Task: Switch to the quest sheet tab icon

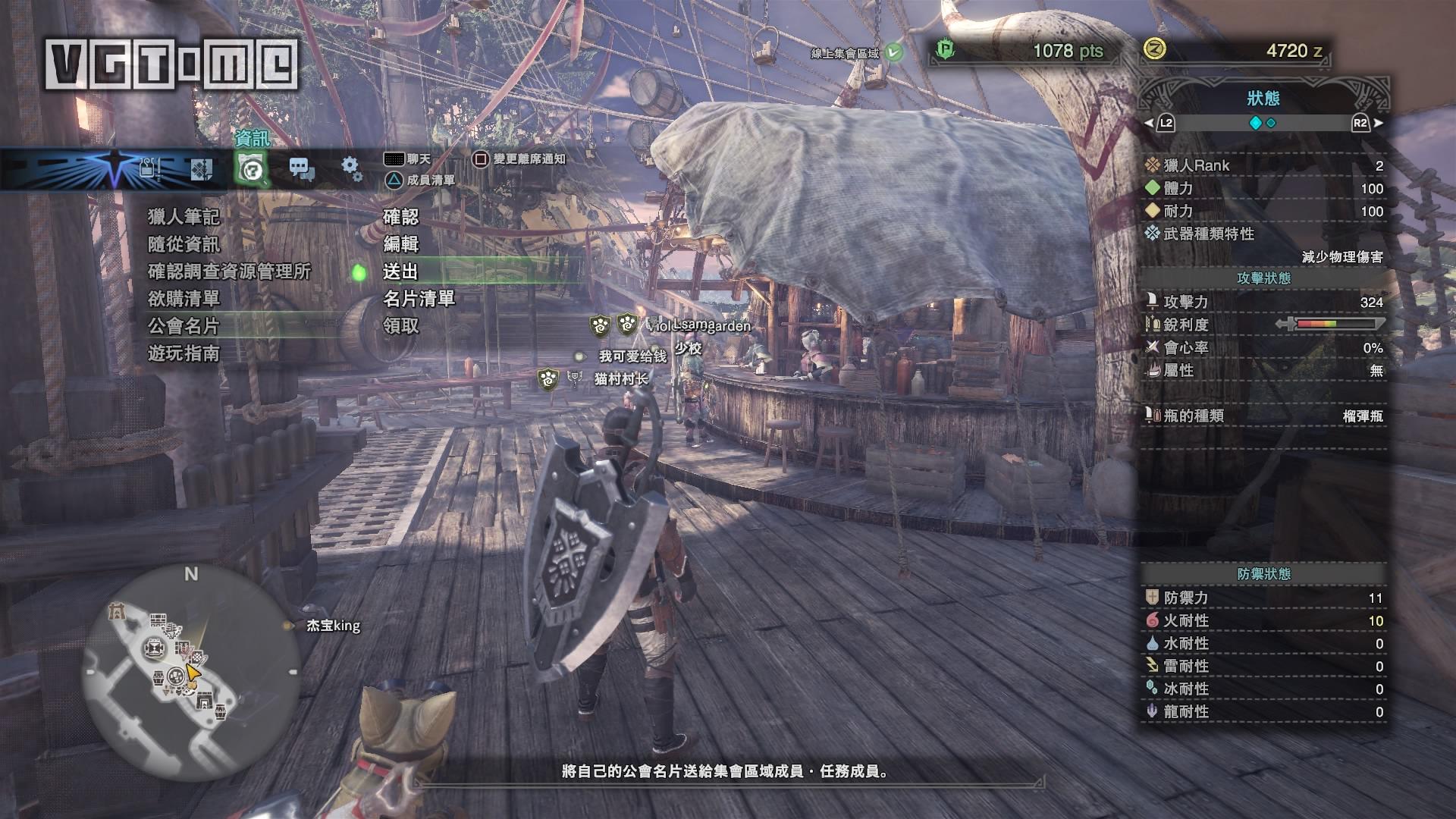Action: [200, 168]
